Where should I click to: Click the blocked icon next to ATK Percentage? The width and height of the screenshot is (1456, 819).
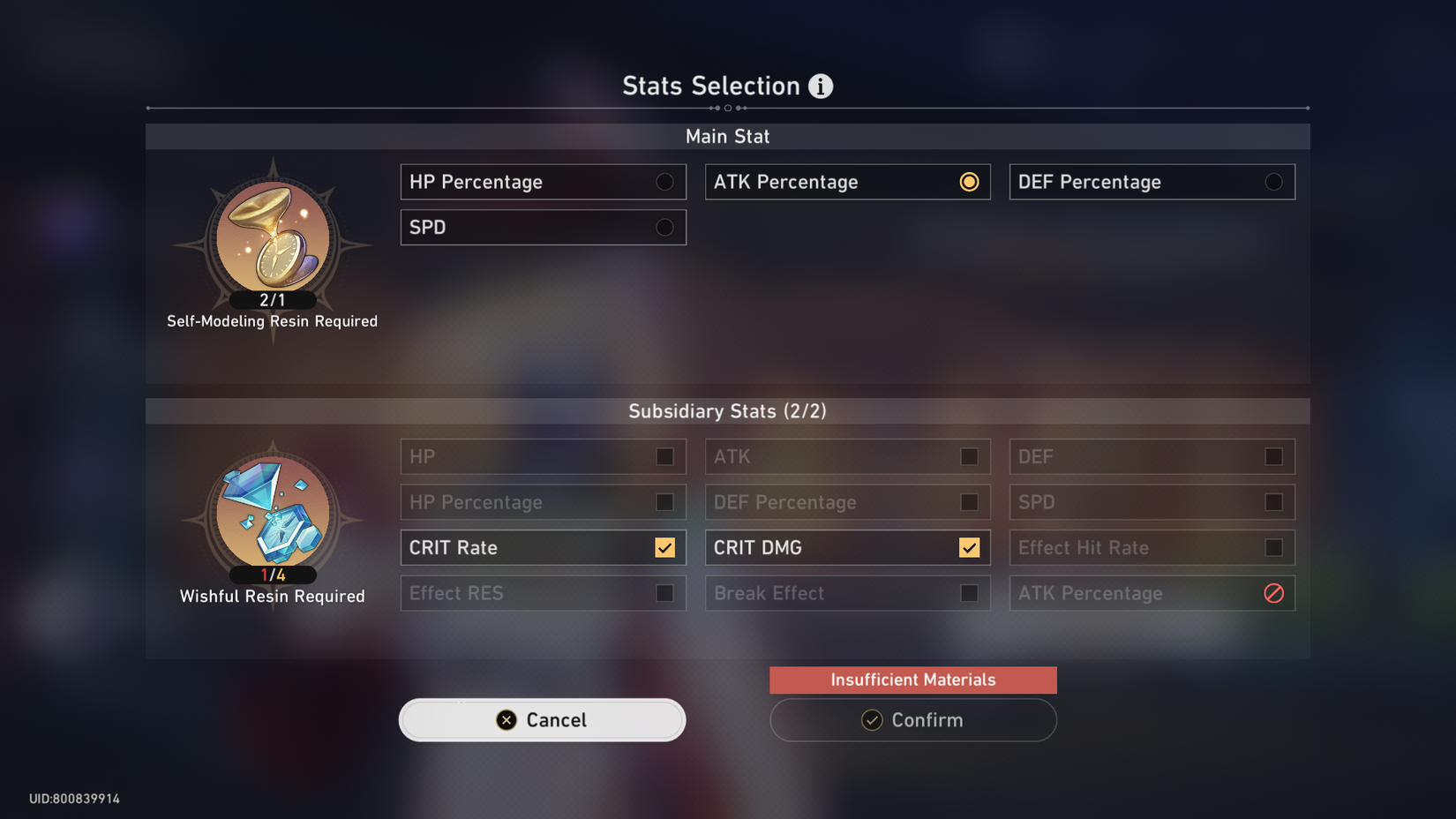pos(1272,593)
